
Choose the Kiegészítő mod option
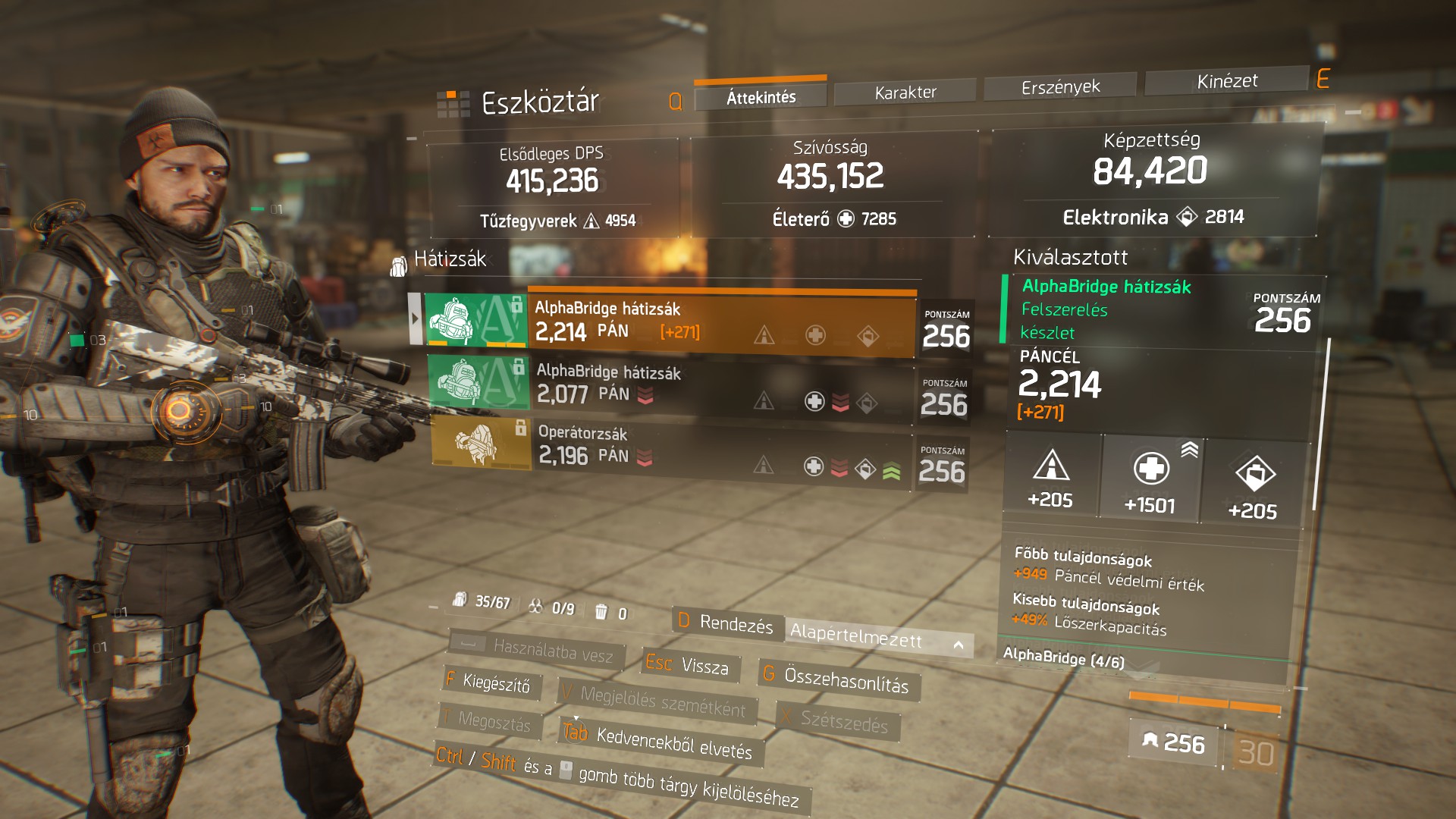(490, 682)
